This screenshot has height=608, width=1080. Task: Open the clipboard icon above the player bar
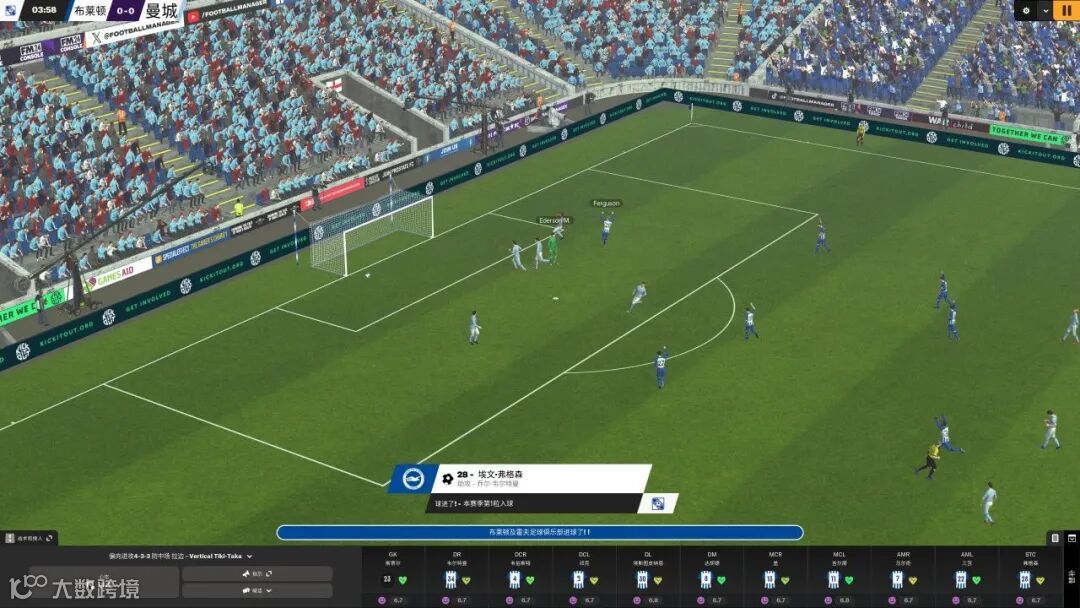click(1054, 538)
